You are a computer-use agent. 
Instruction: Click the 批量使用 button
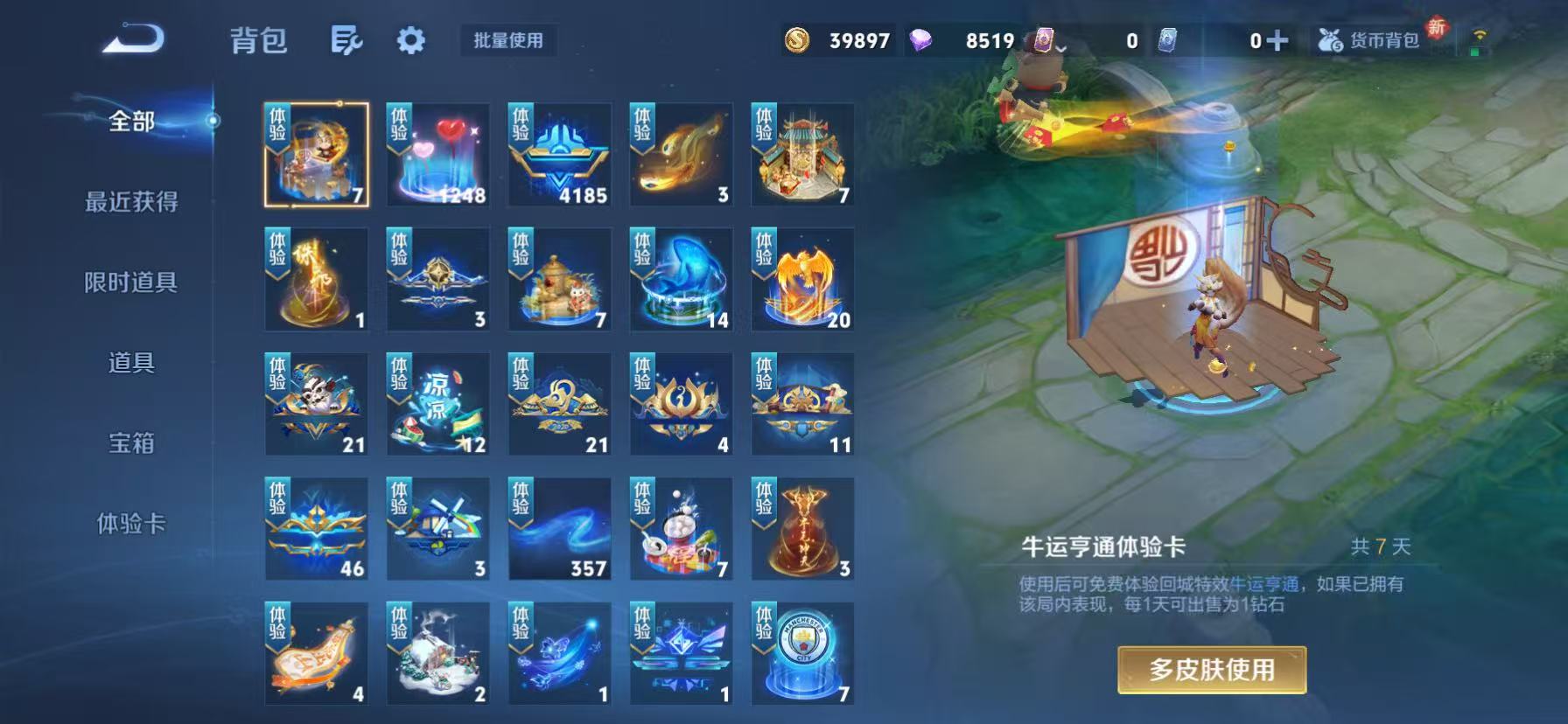pyautogui.click(x=509, y=40)
